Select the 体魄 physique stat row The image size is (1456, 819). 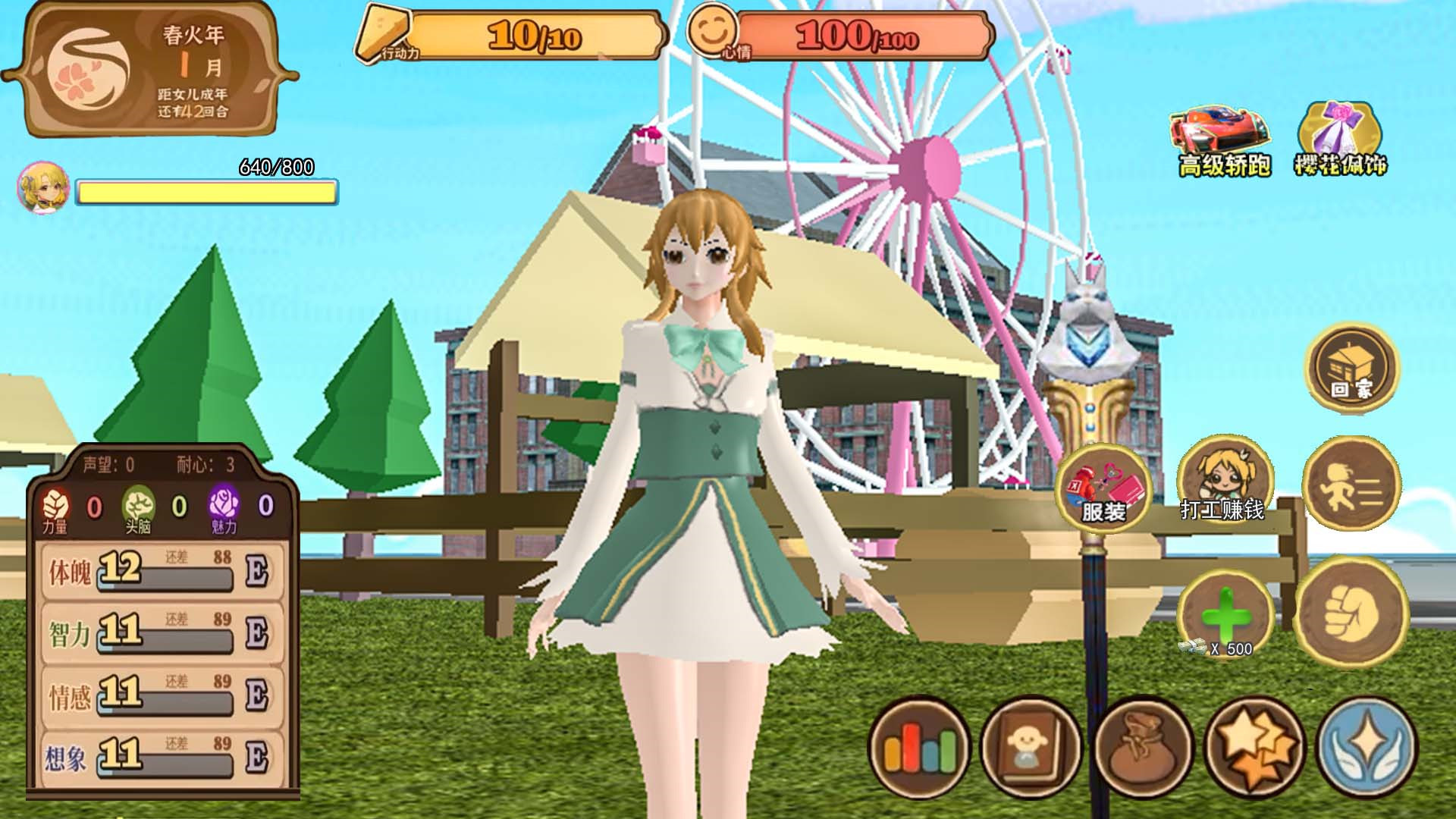point(162,571)
